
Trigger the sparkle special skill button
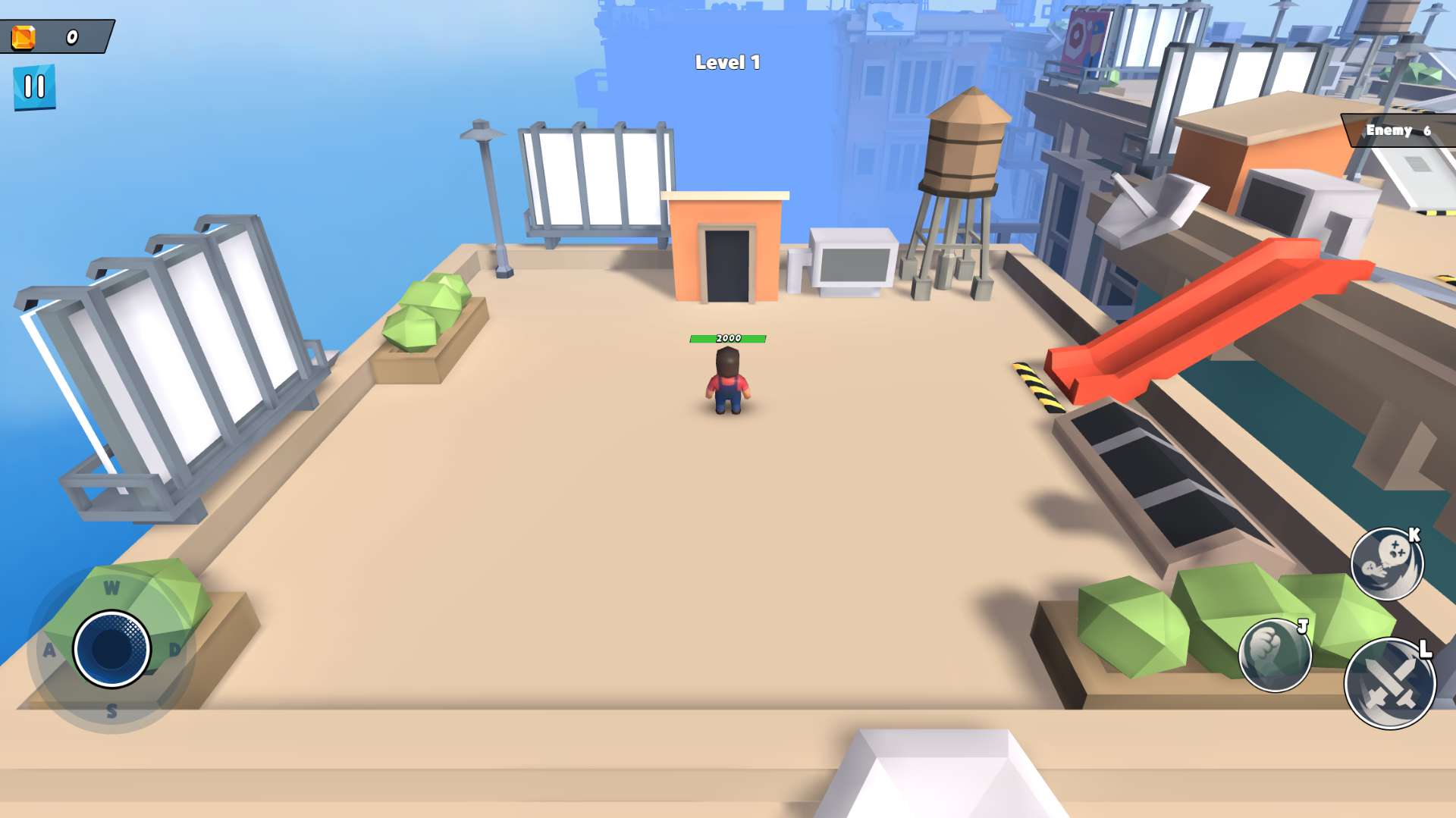click(1386, 564)
